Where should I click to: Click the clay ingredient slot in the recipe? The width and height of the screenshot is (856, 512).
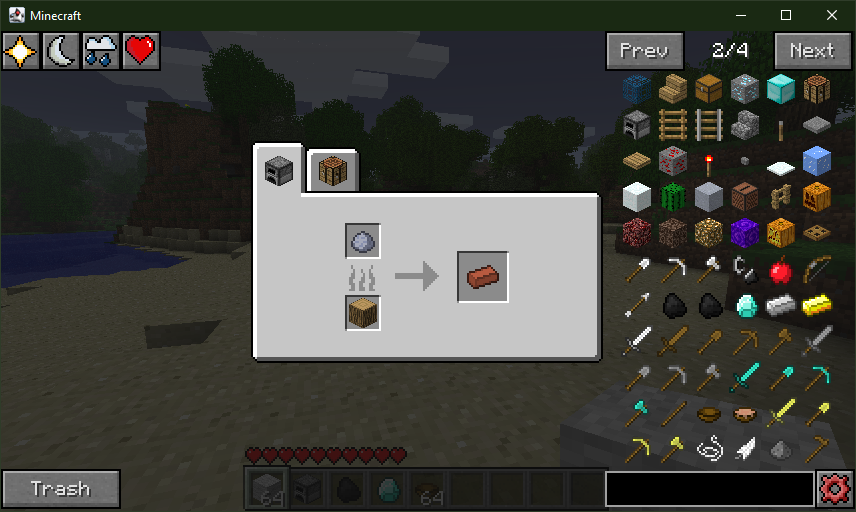pos(363,241)
